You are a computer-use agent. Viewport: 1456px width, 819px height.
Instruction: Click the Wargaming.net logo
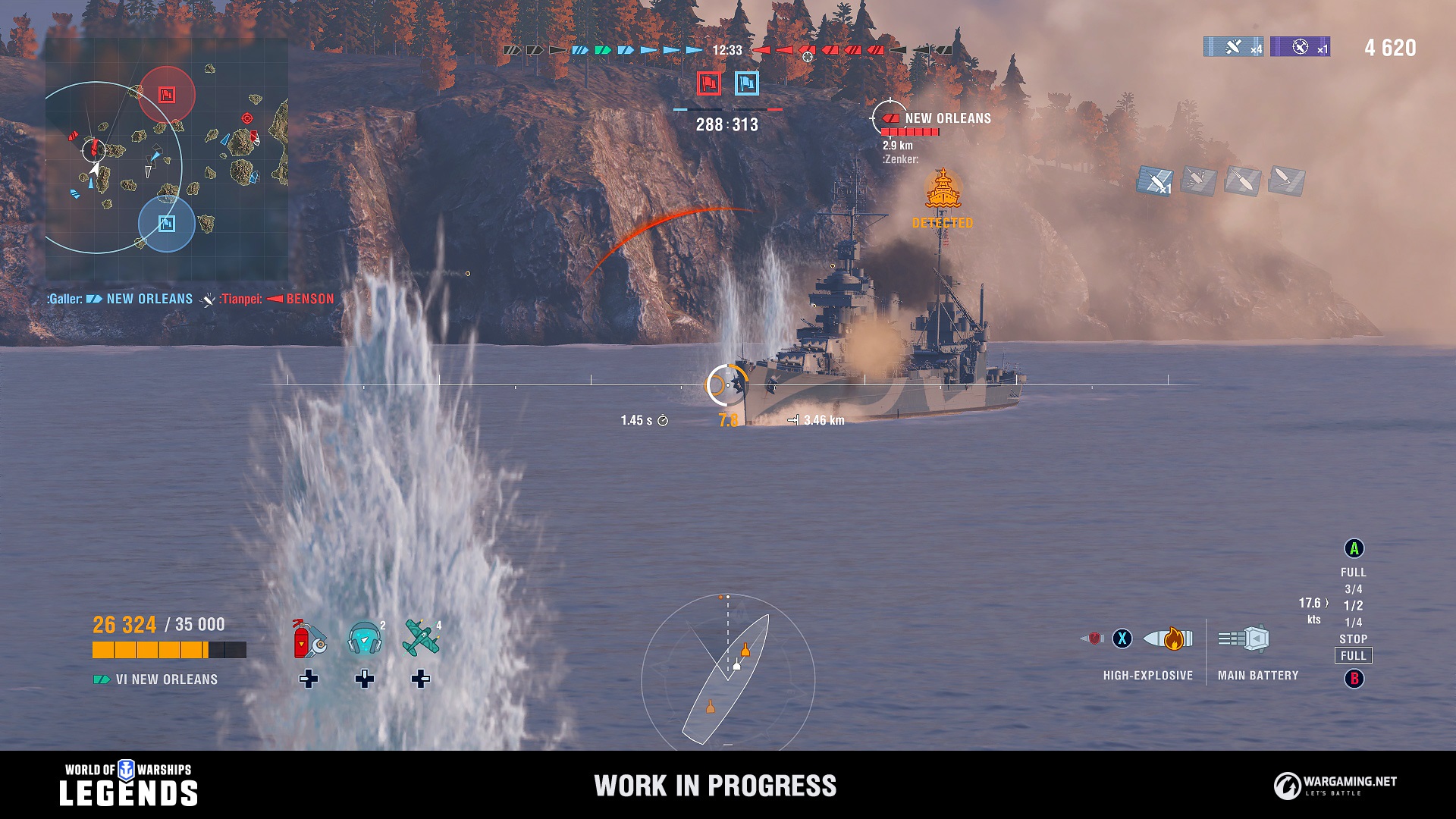pos(1335,786)
